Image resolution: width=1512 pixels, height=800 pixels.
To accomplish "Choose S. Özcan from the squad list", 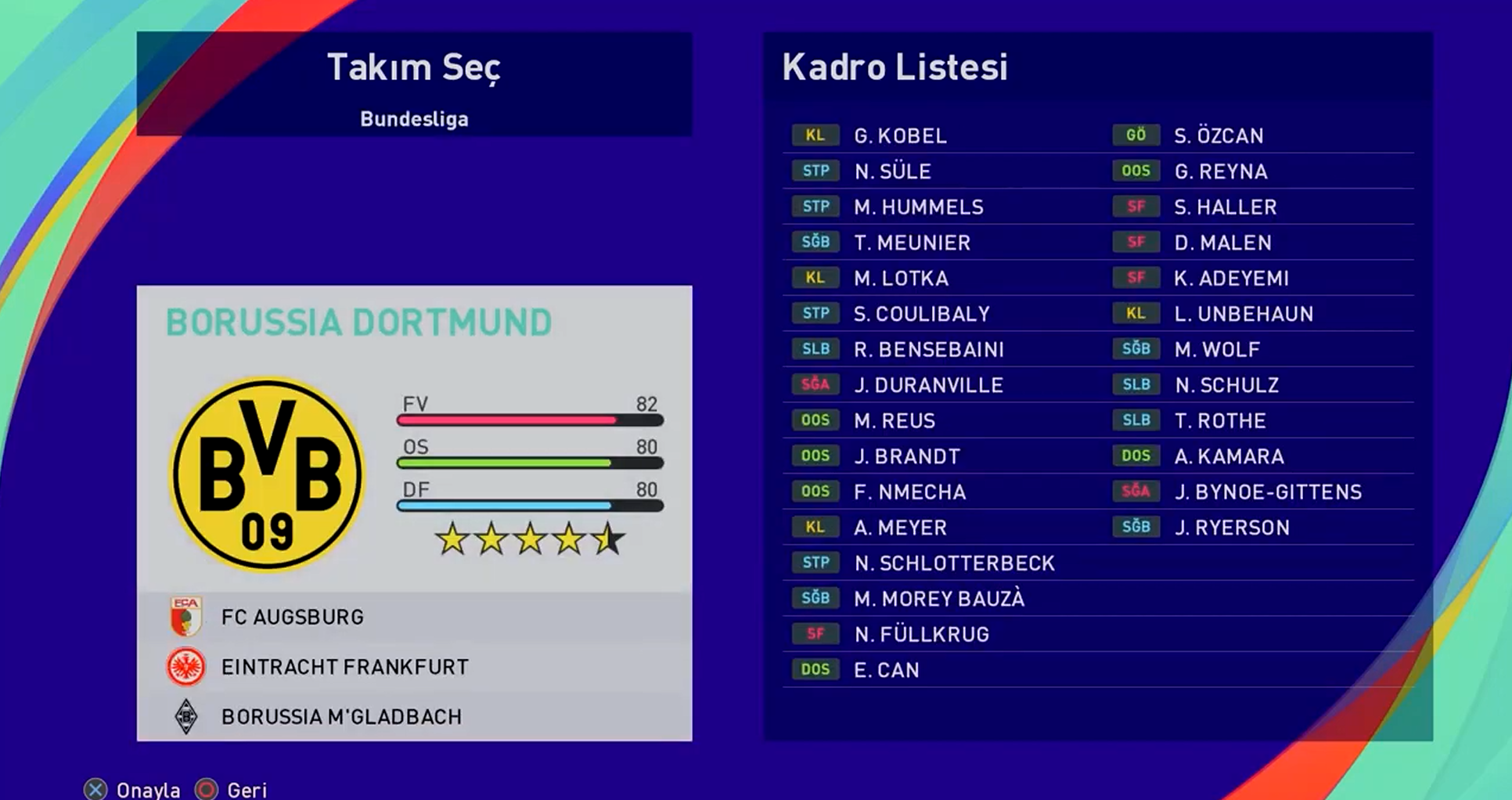I will tap(1219, 135).
